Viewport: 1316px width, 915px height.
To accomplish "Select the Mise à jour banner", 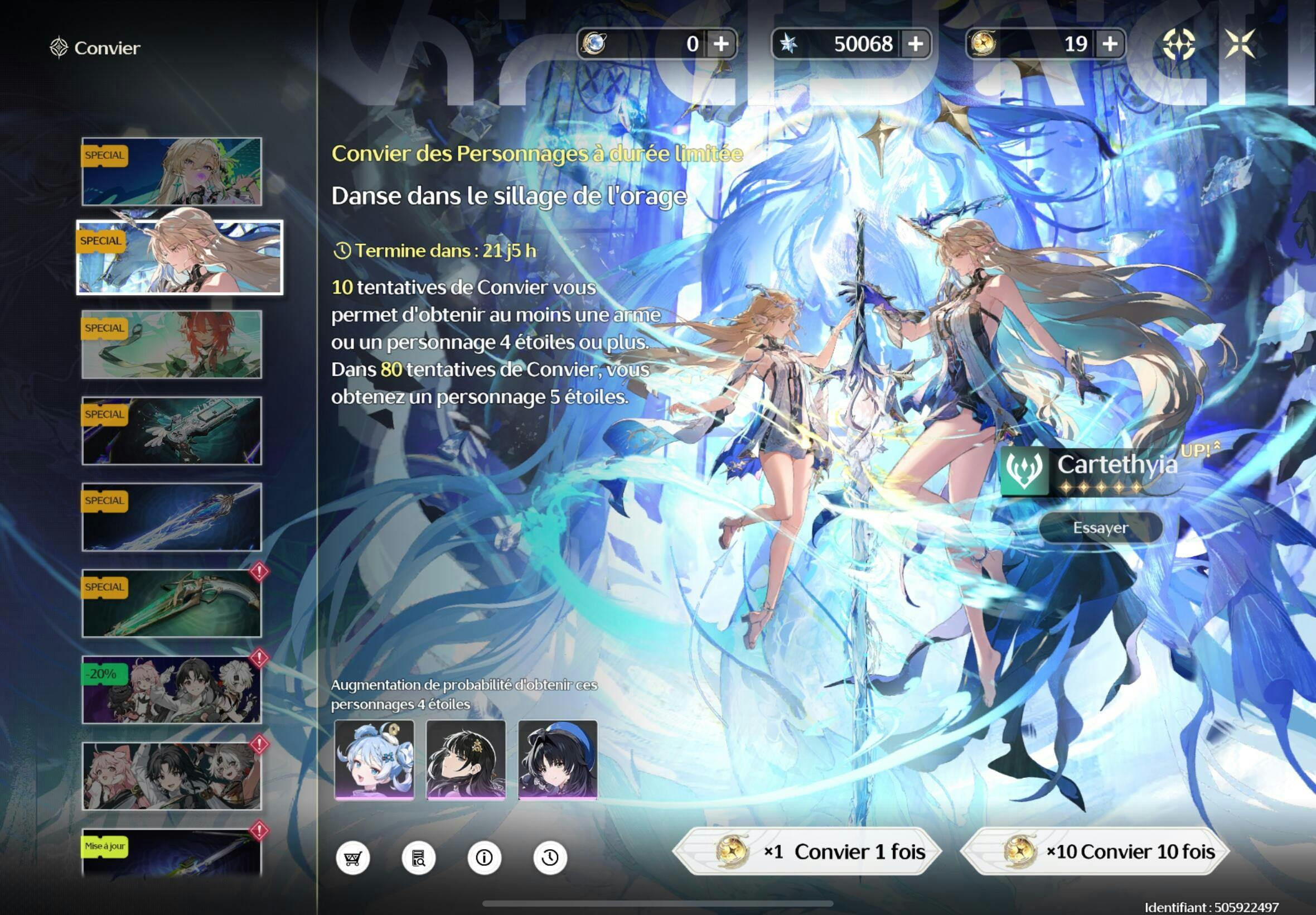I will (x=172, y=853).
